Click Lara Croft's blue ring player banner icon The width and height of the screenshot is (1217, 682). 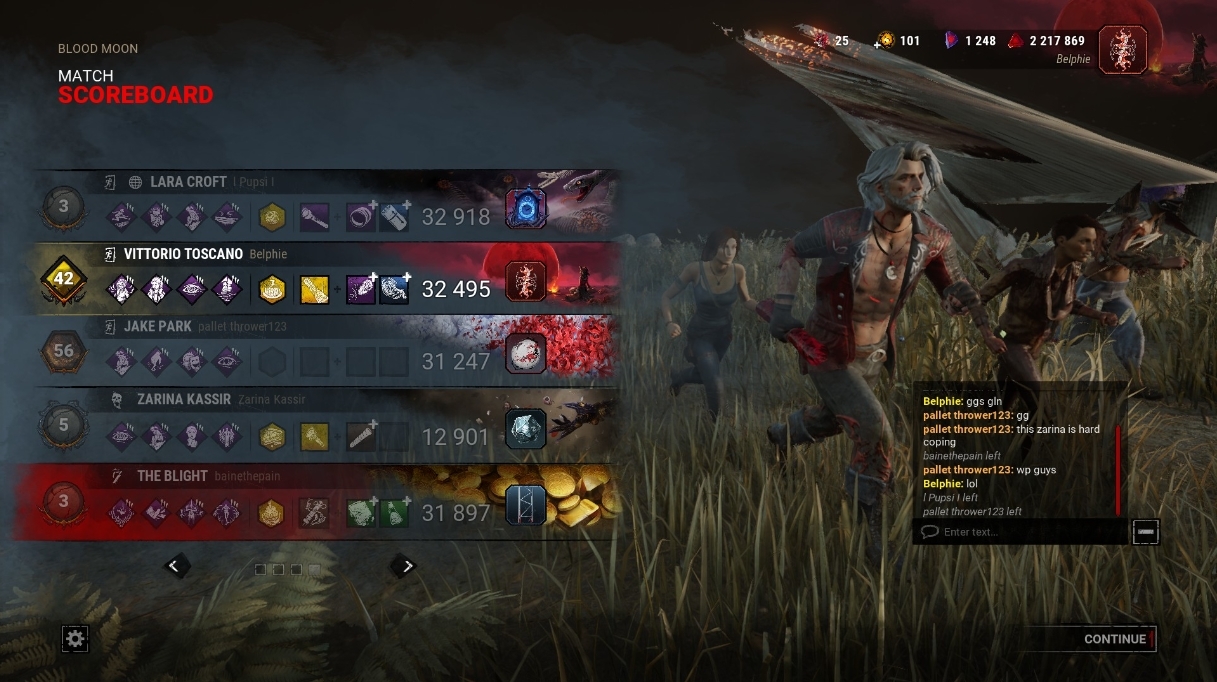click(526, 208)
